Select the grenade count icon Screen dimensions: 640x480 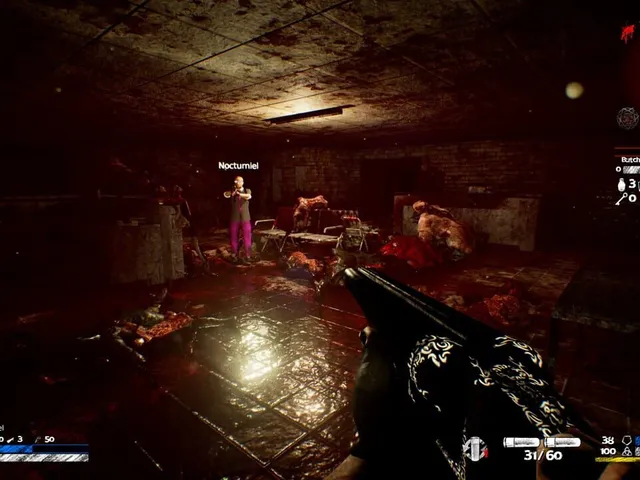click(620, 184)
